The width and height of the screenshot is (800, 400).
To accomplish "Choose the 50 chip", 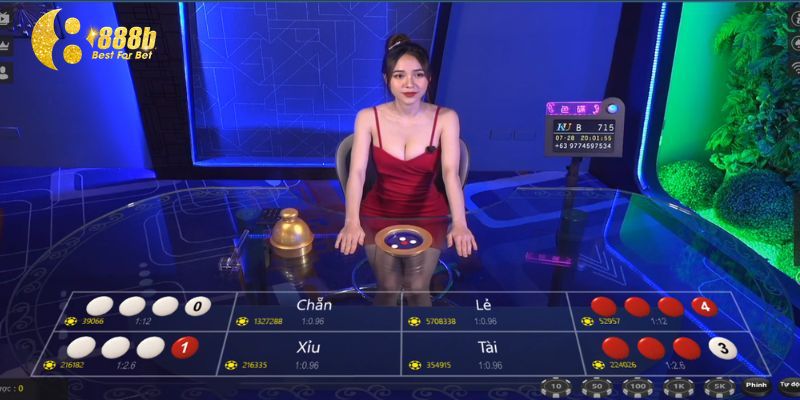I will tap(597, 386).
